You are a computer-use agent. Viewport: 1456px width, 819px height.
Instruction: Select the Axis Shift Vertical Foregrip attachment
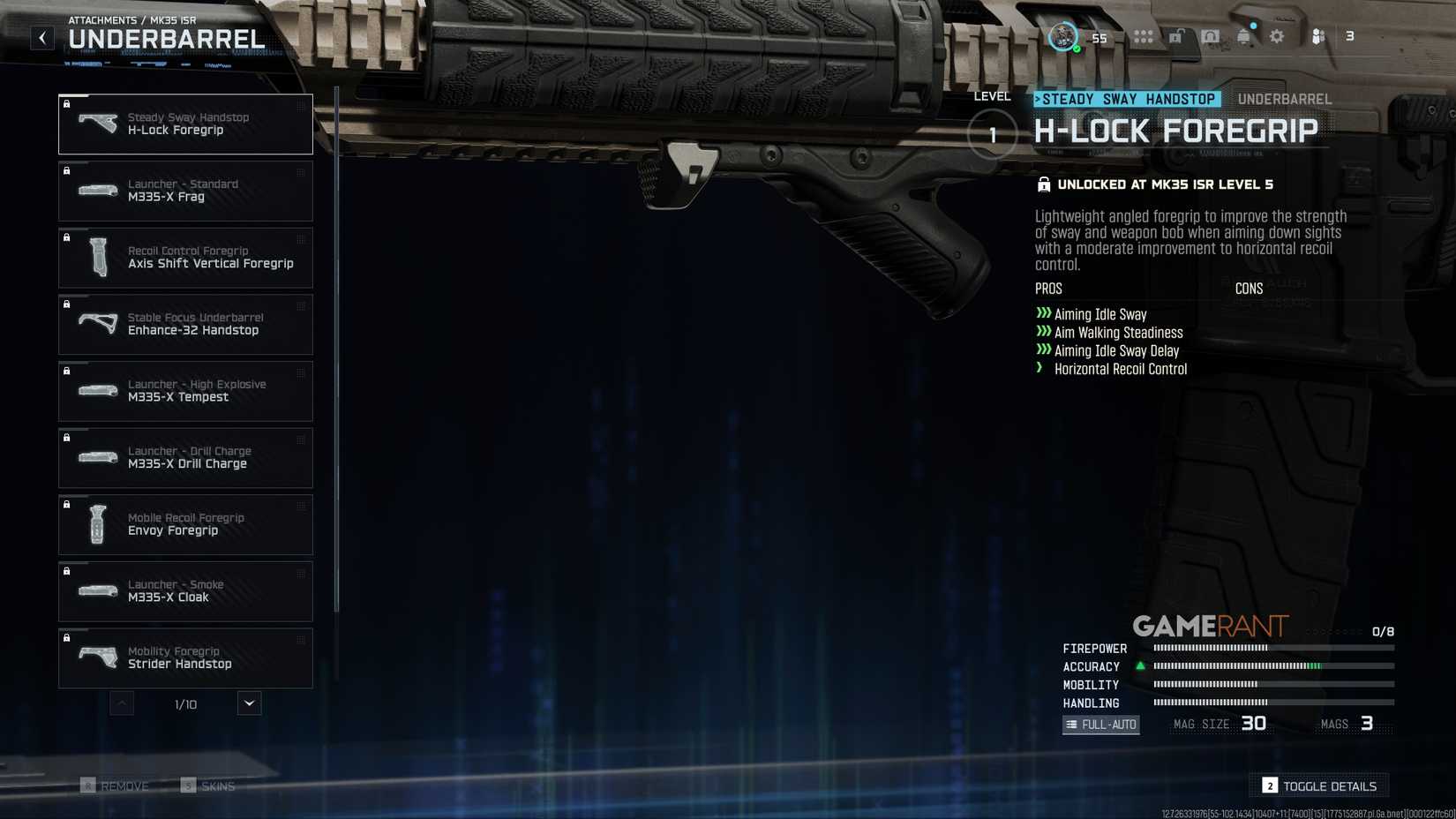(185, 257)
